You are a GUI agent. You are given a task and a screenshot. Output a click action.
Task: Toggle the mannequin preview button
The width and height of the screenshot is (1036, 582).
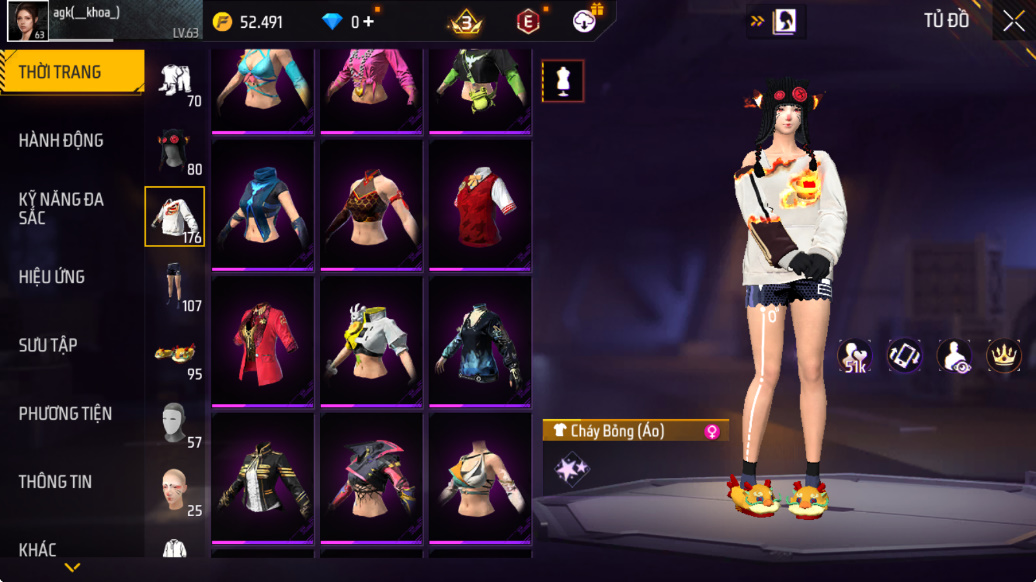coord(563,81)
